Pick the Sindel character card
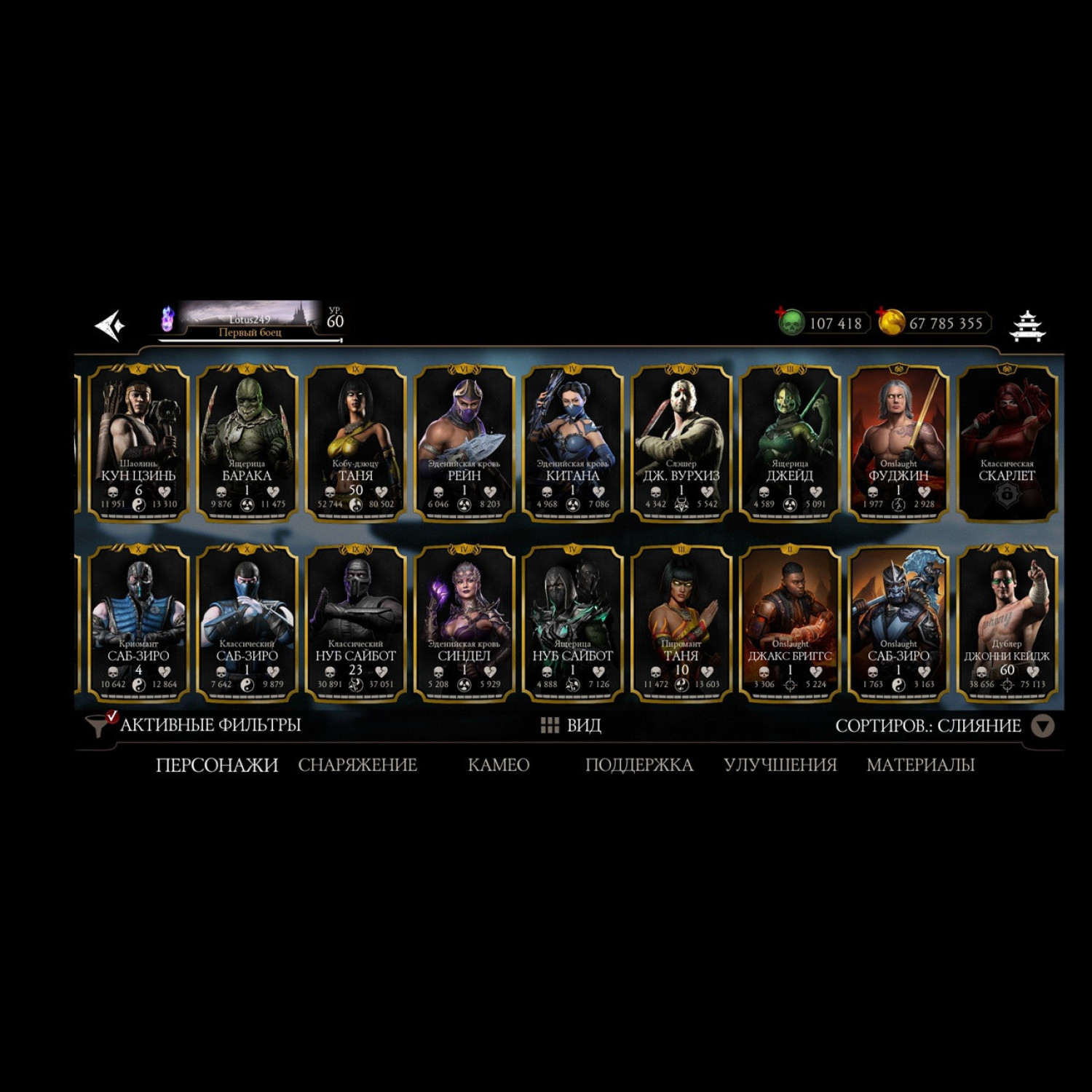1092x1092 pixels. pos(464,623)
